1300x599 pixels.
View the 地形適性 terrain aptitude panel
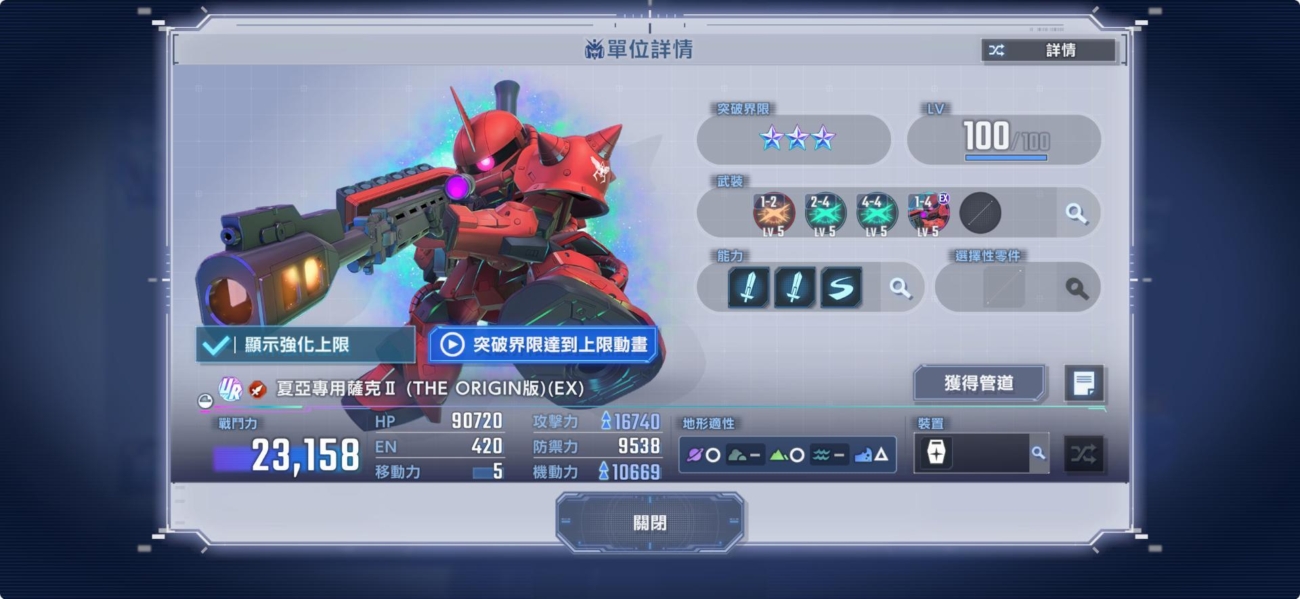click(787, 454)
